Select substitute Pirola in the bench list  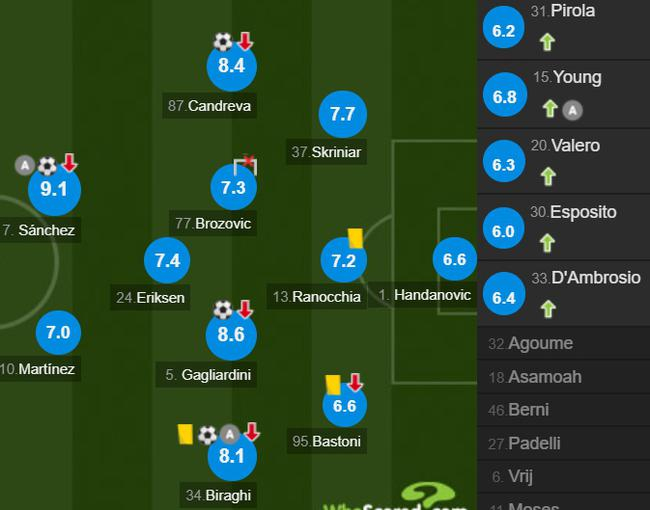pyautogui.click(x=563, y=30)
